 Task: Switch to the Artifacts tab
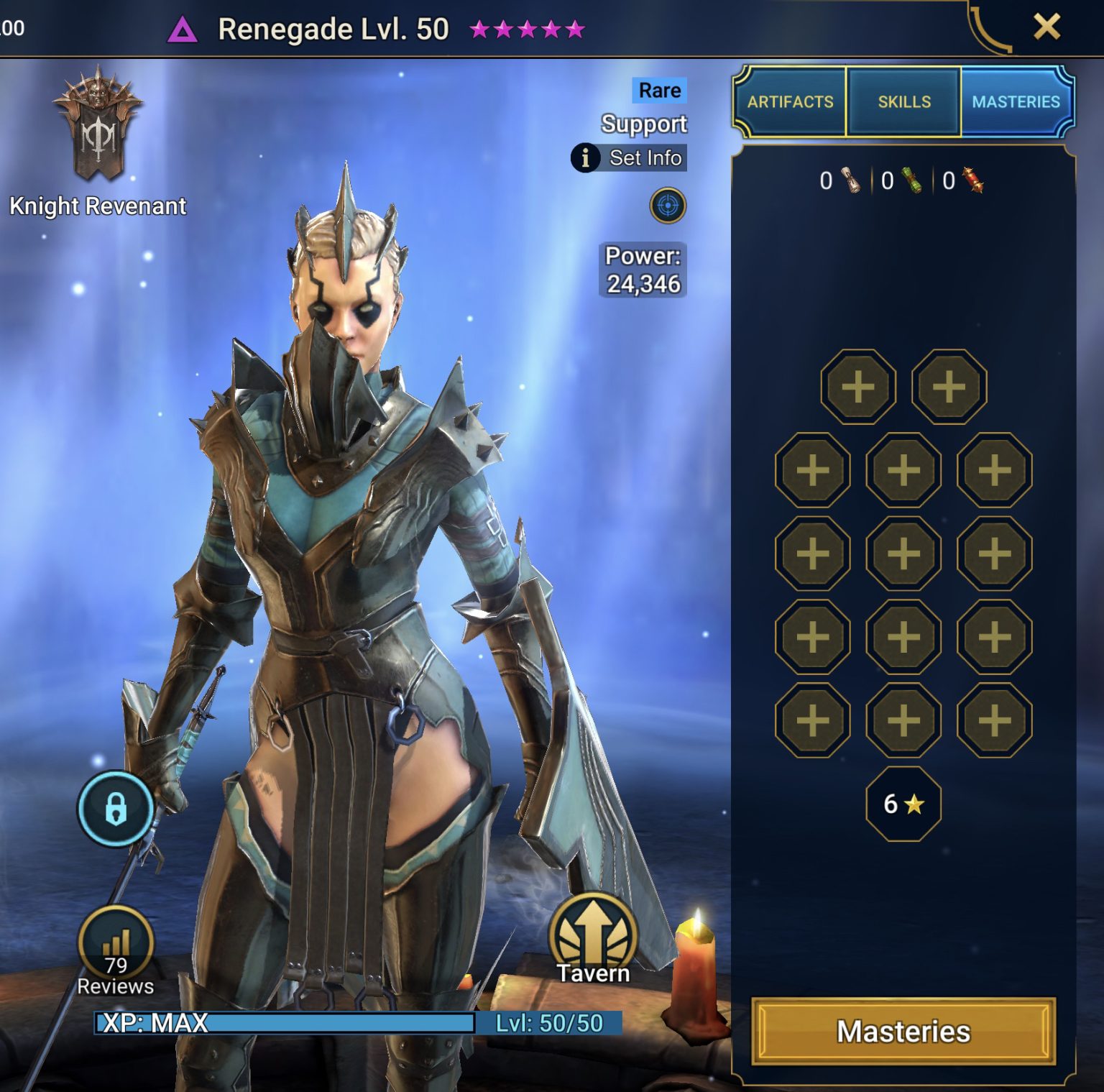click(791, 101)
